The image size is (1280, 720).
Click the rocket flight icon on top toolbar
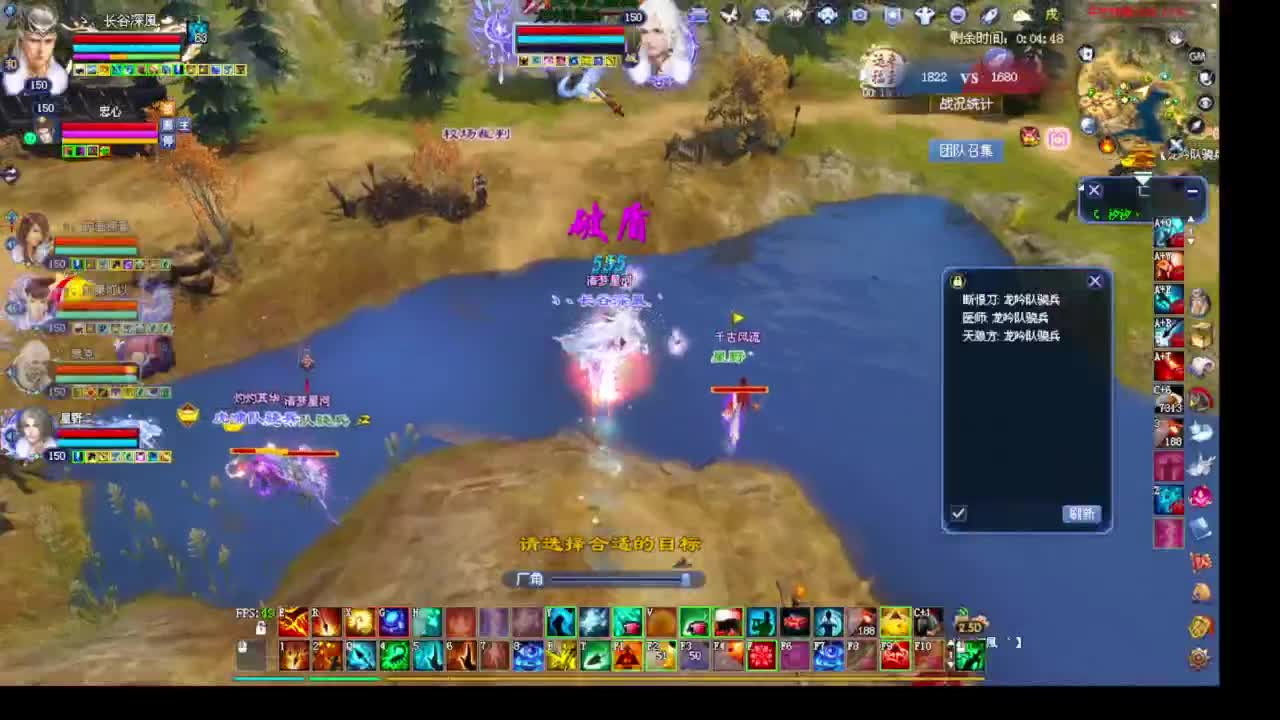(x=990, y=15)
